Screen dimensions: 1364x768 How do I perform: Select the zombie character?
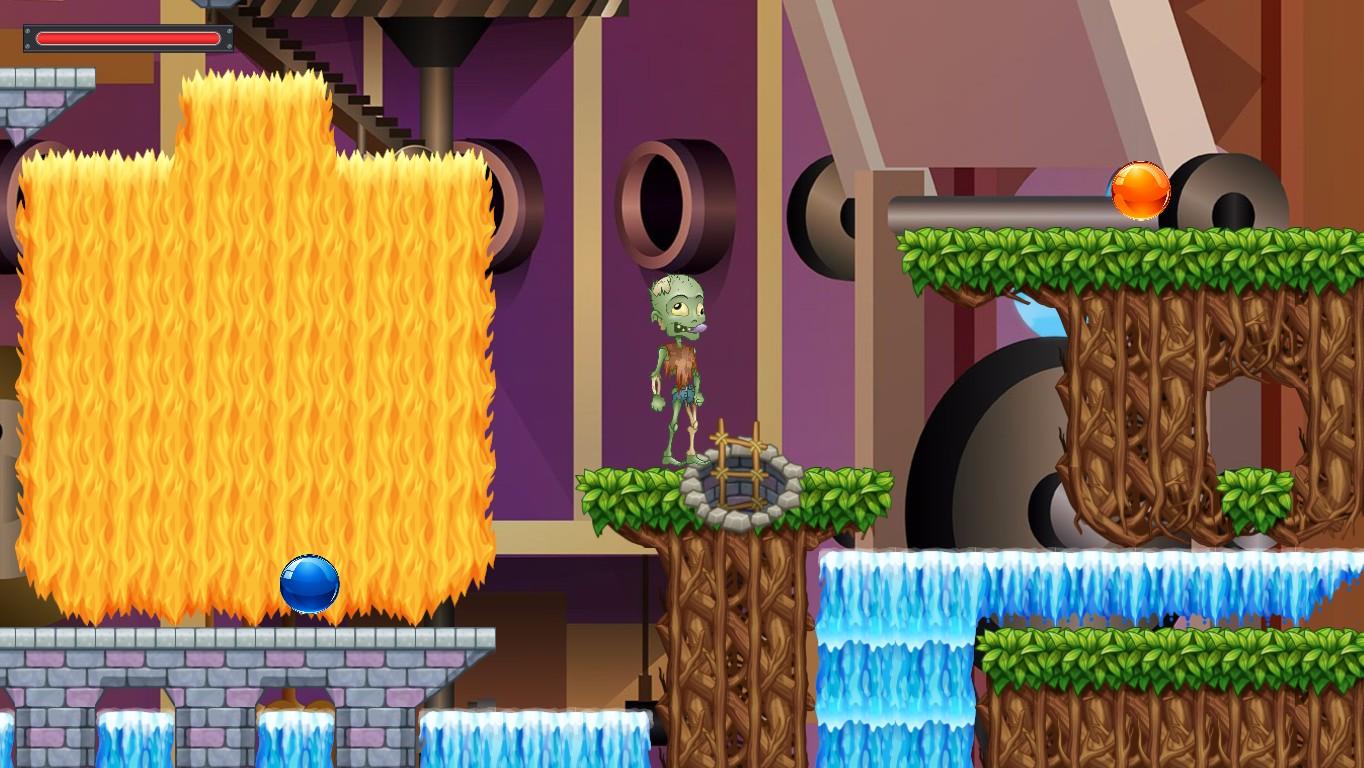(675, 370)
